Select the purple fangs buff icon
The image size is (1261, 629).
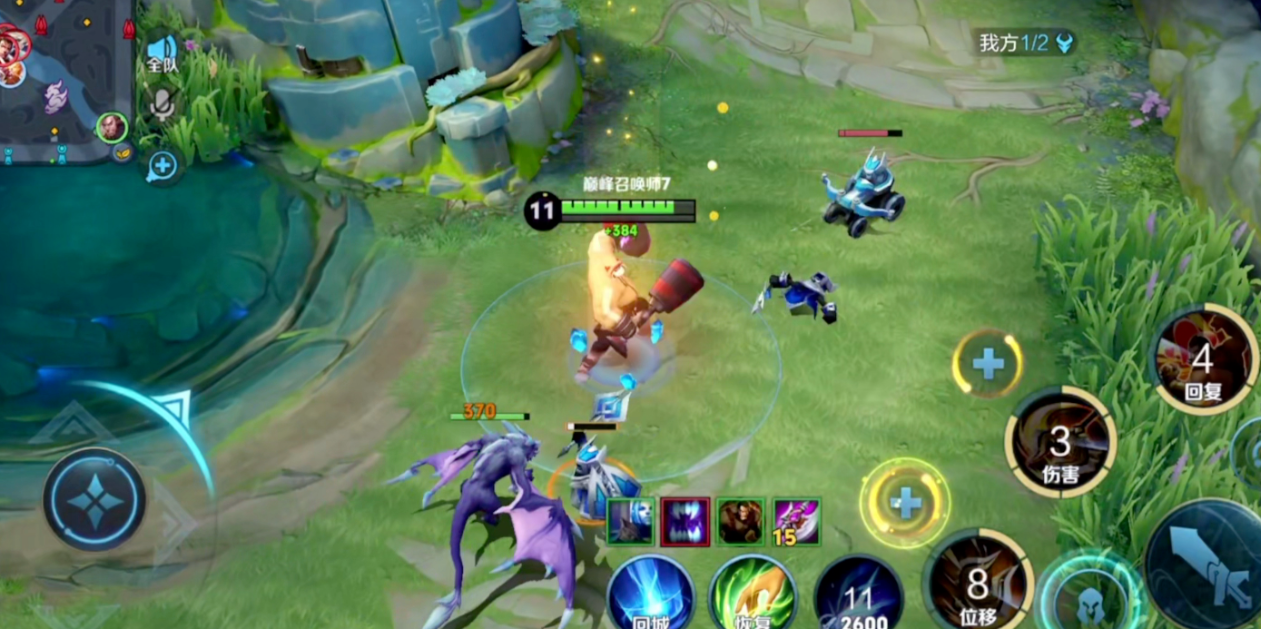[x=685, y=522]
